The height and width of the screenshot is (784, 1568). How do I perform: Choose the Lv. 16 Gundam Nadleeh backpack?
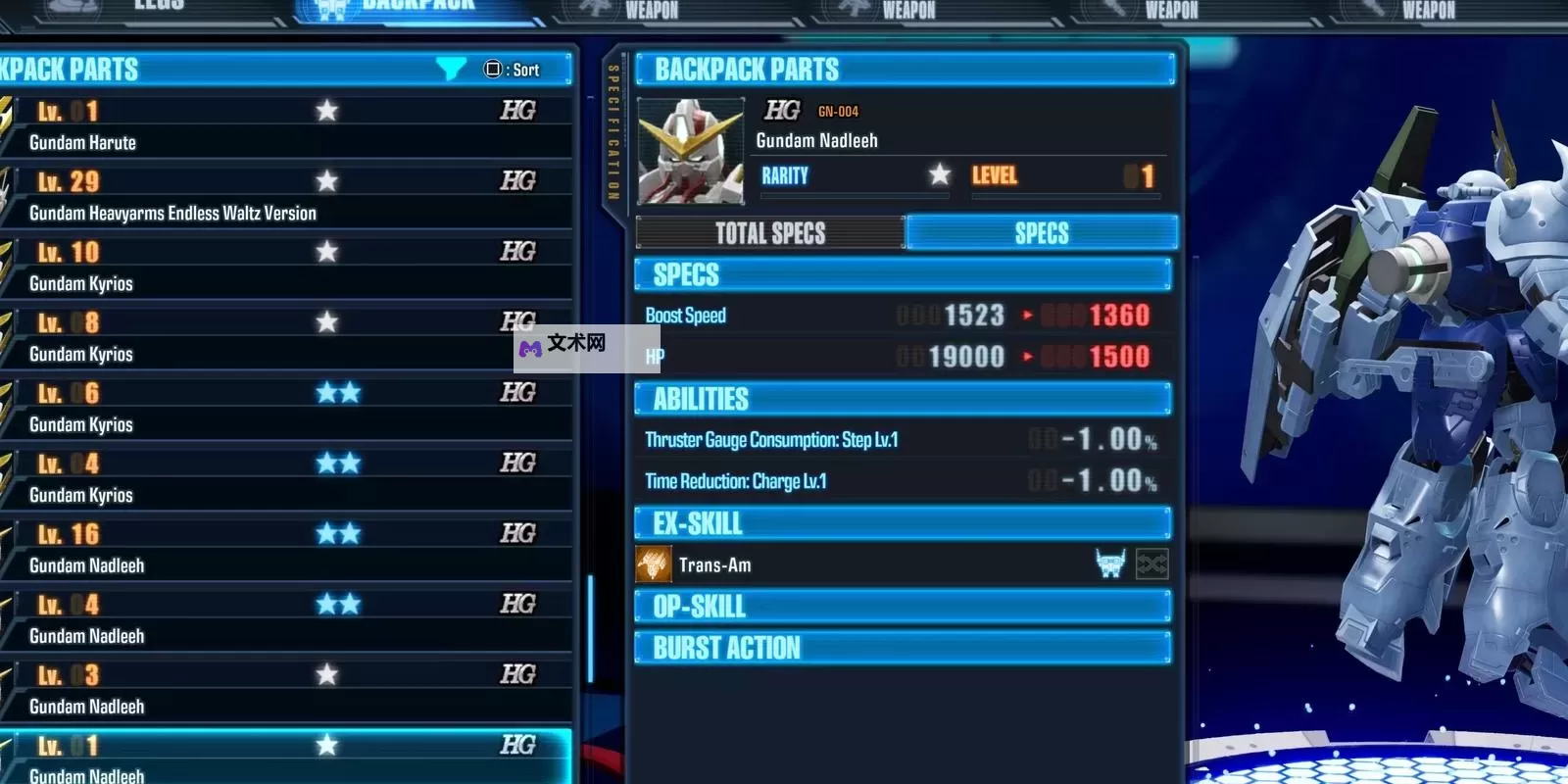284,549
